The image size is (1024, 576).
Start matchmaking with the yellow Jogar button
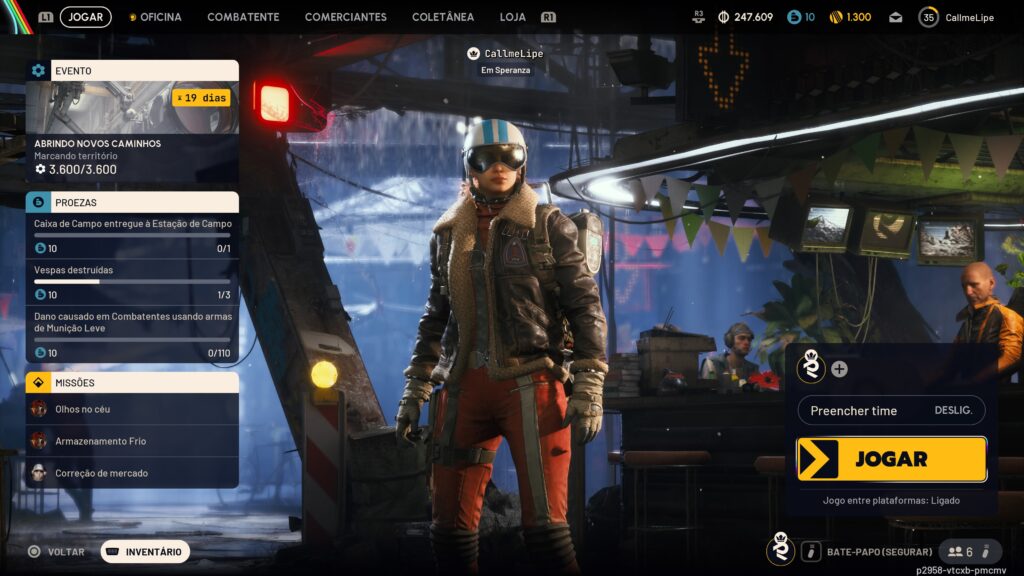[891, 459]
